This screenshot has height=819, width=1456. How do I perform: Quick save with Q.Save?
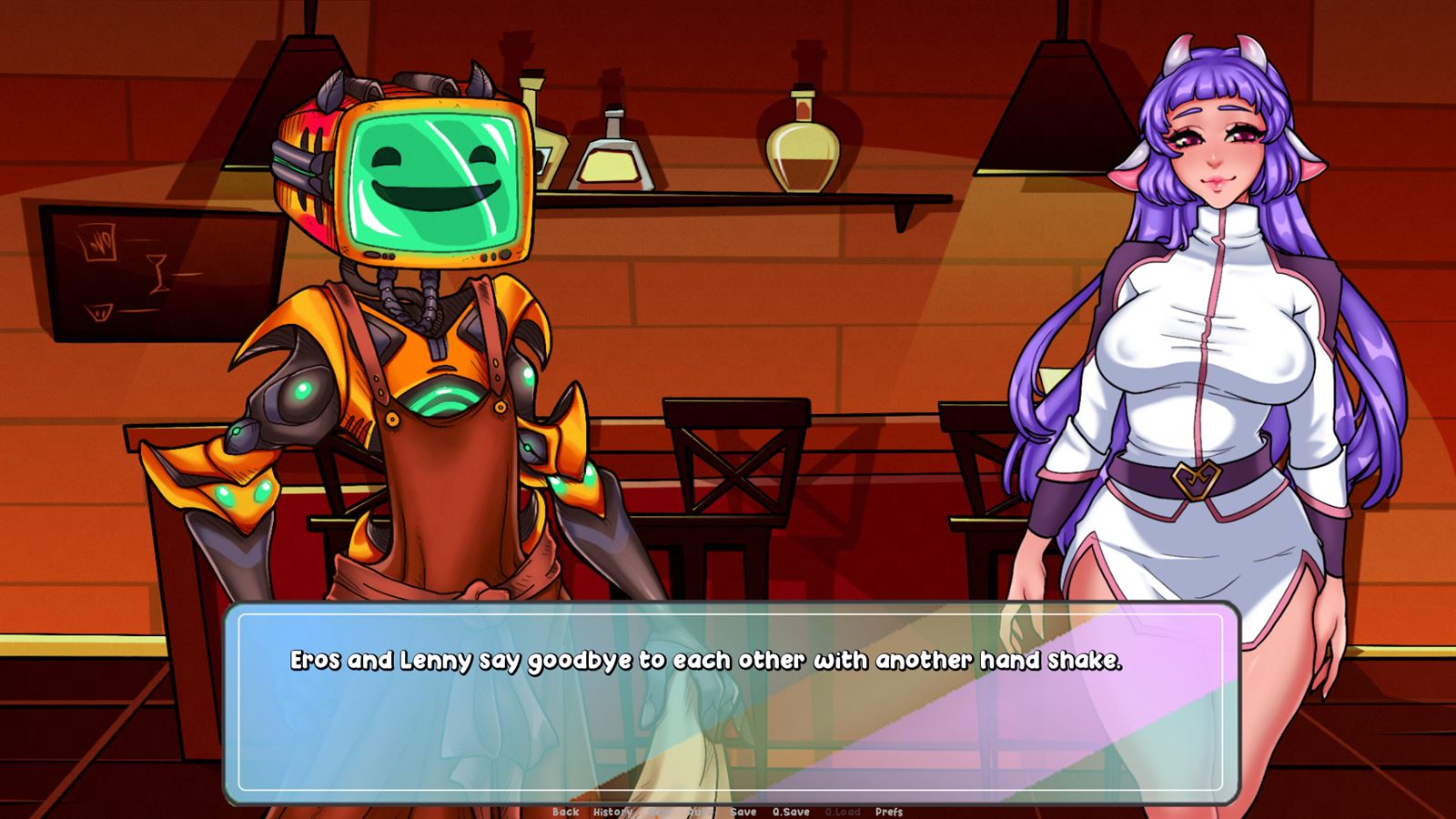(x=791, y=812)
